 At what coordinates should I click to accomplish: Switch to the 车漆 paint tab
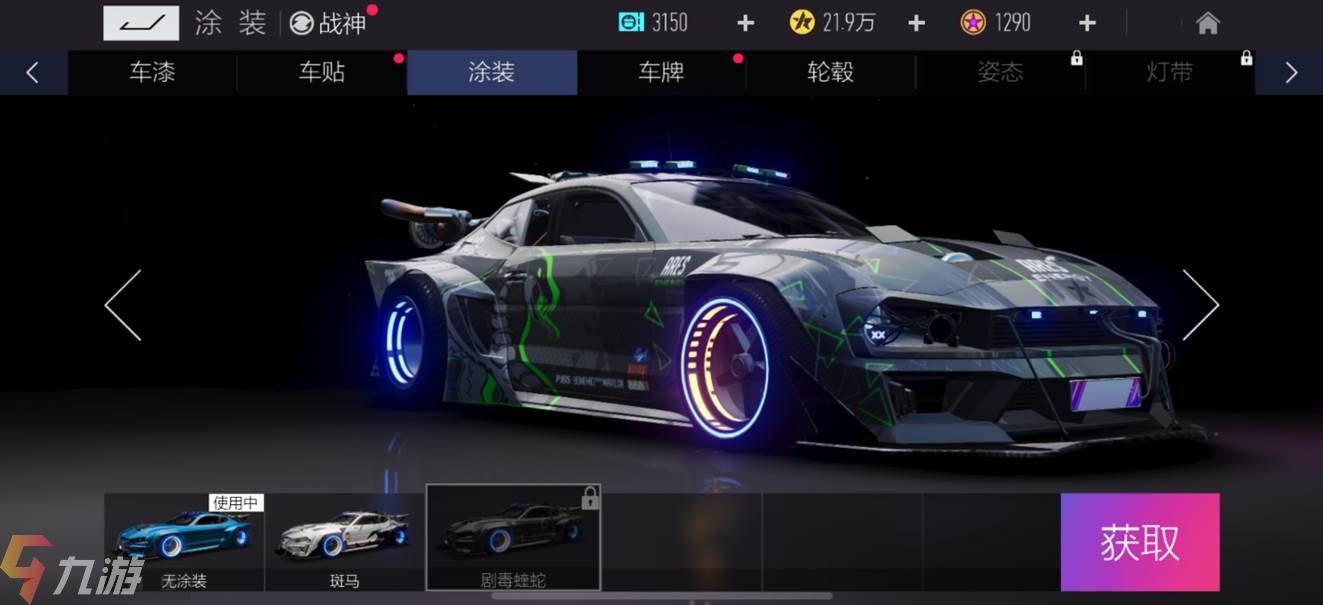tap(152, 72)
